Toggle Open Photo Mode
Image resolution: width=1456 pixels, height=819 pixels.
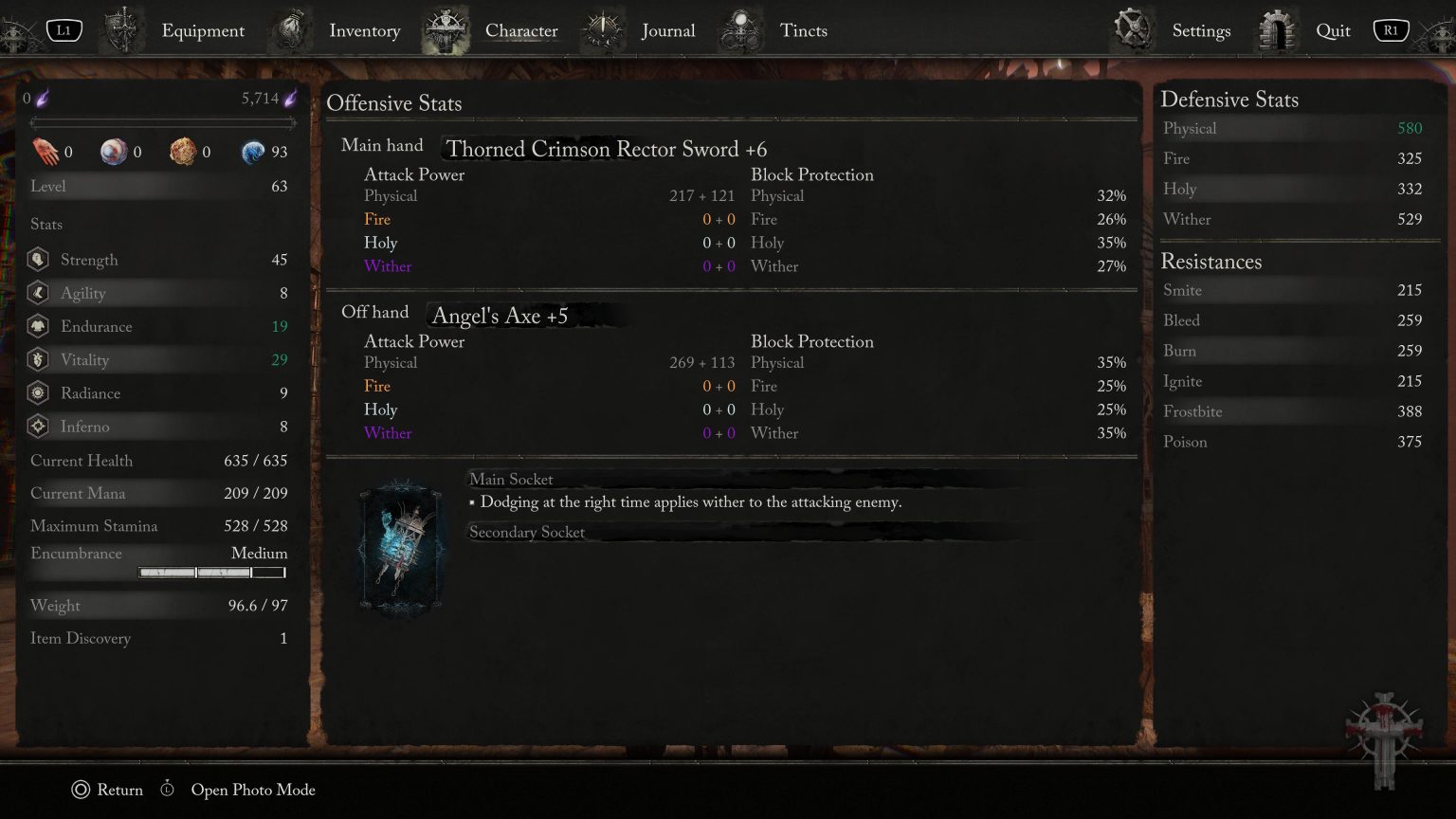pyautogui.click(x=251, y=790)
